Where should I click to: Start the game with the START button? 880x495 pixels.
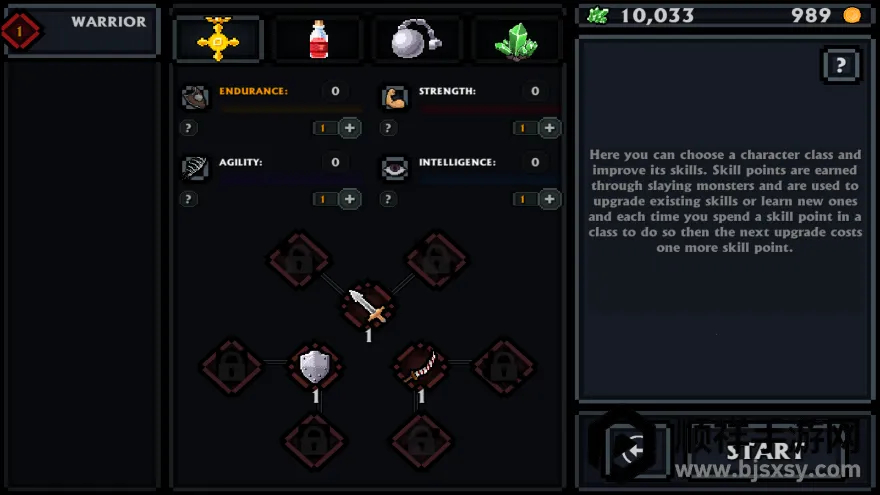[765, 451]
